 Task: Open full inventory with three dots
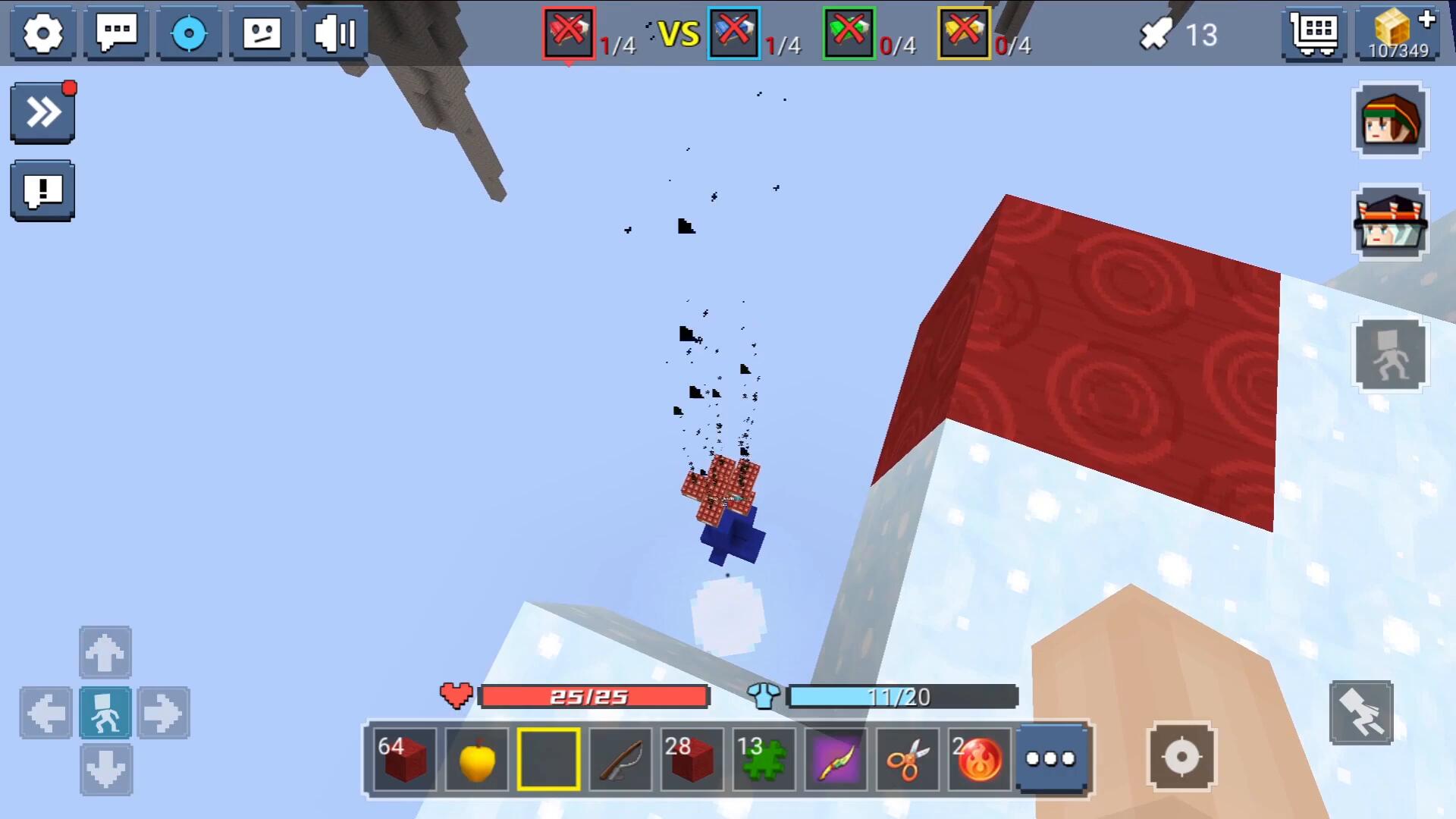point(1050,758)
